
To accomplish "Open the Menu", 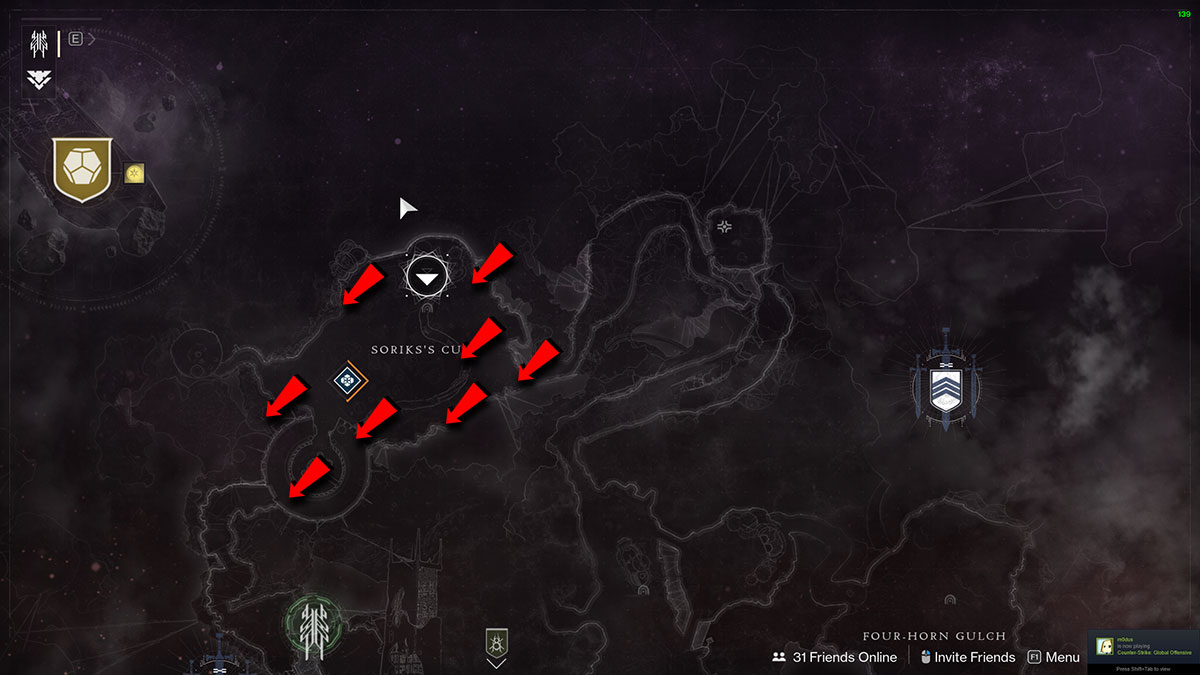I will pos(1054,657).
